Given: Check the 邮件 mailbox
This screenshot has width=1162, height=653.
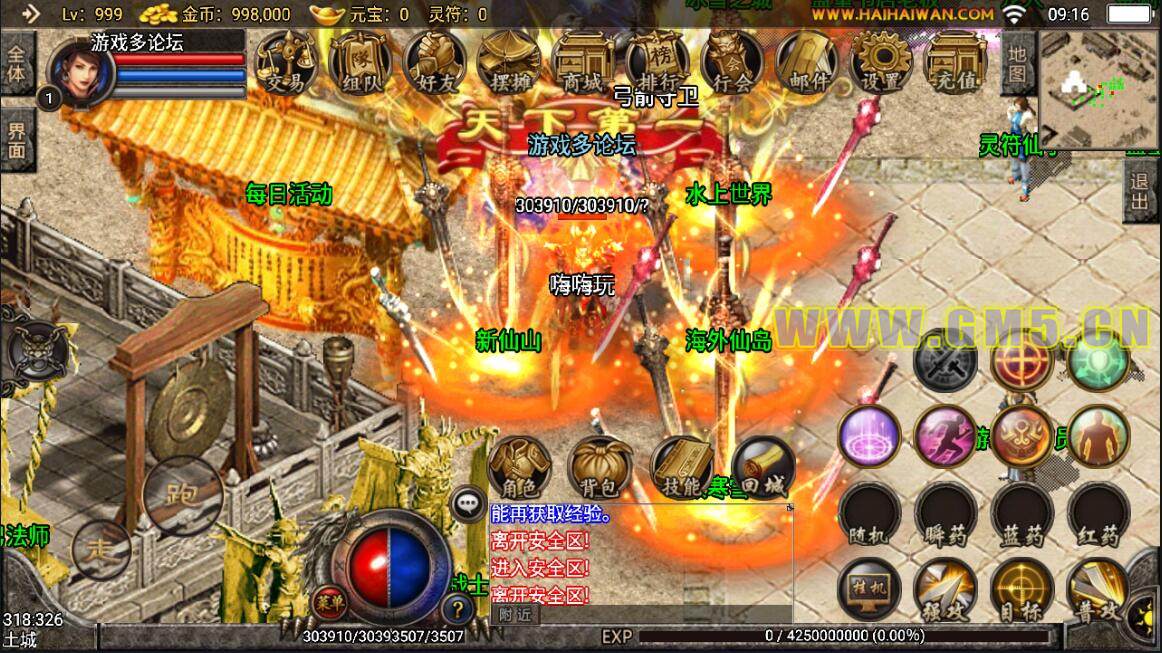Looking at the screenshot, I should pyautogui.click(x=807, y=63).
